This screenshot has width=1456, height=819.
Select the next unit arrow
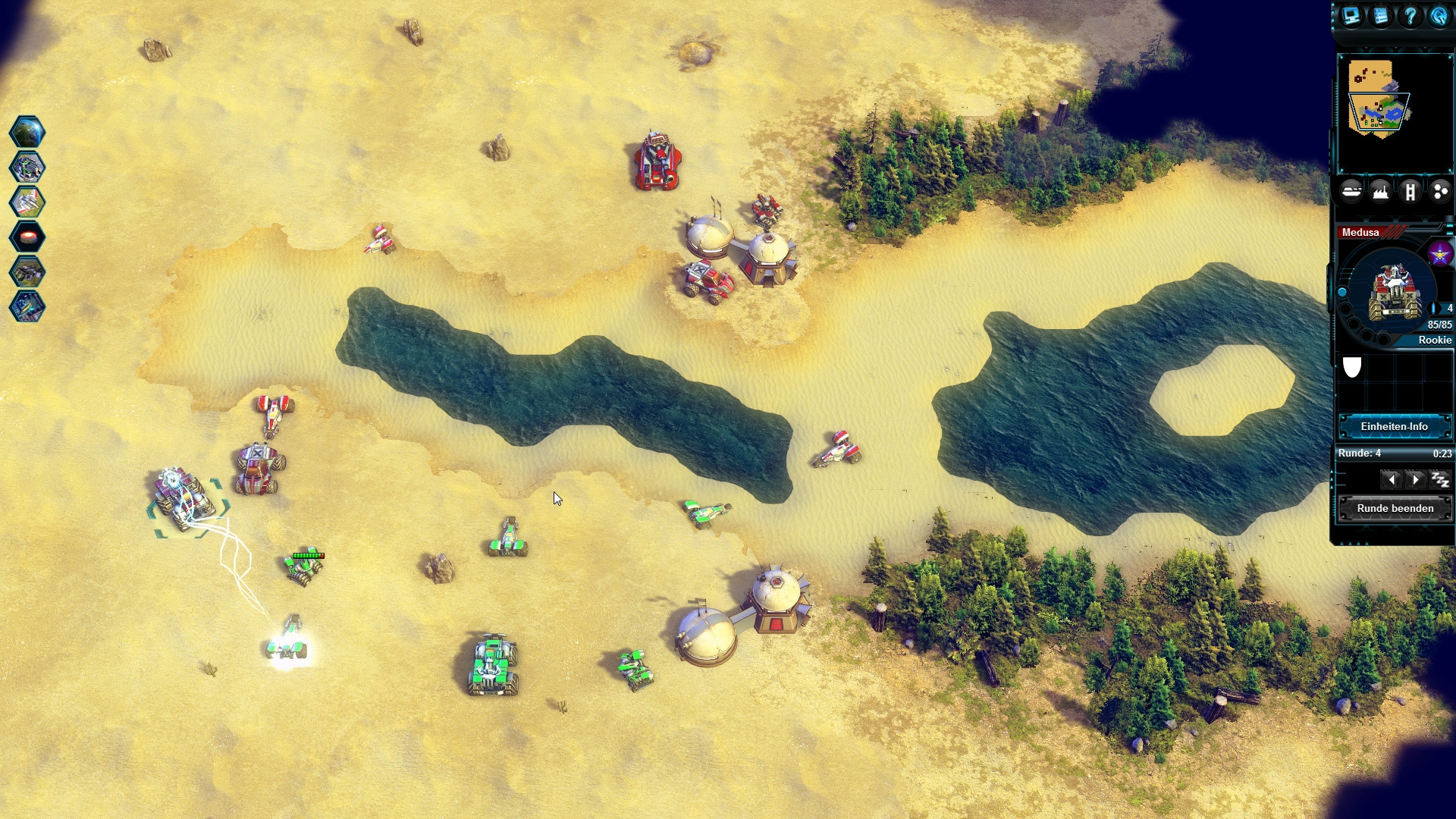pyautogui.click(x=1417, y=479)
